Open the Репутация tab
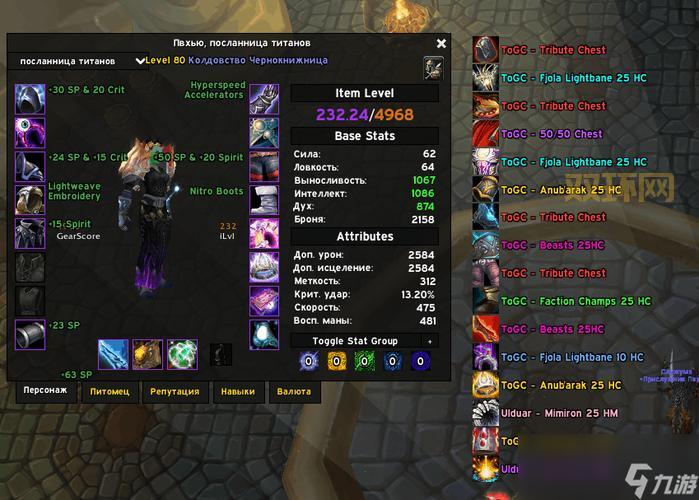Screen dimensions: 699x500 174,391
